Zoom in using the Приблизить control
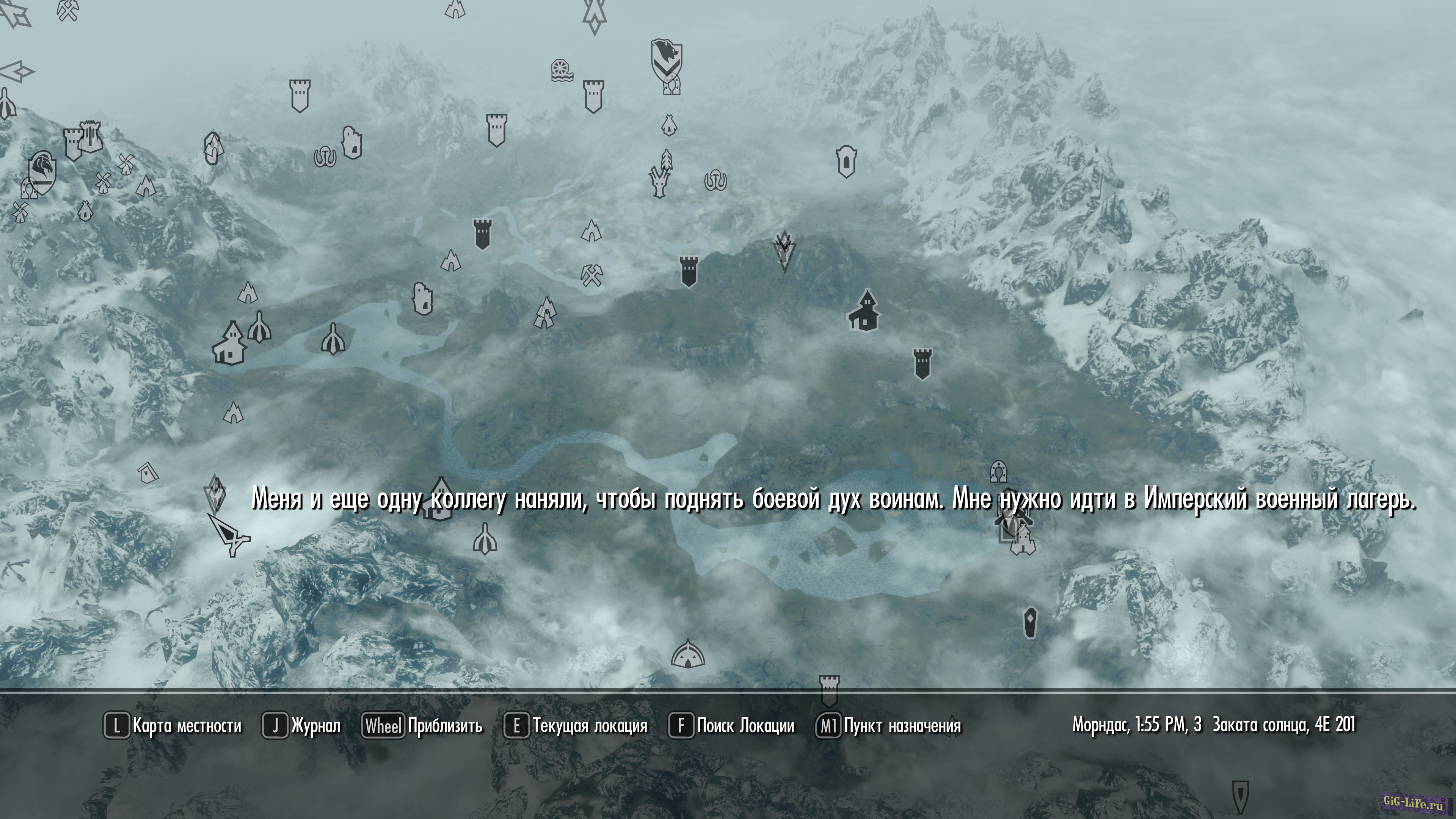Viewport: 1456px width, 819px height. pyautogui.click(x=422, y=725)
